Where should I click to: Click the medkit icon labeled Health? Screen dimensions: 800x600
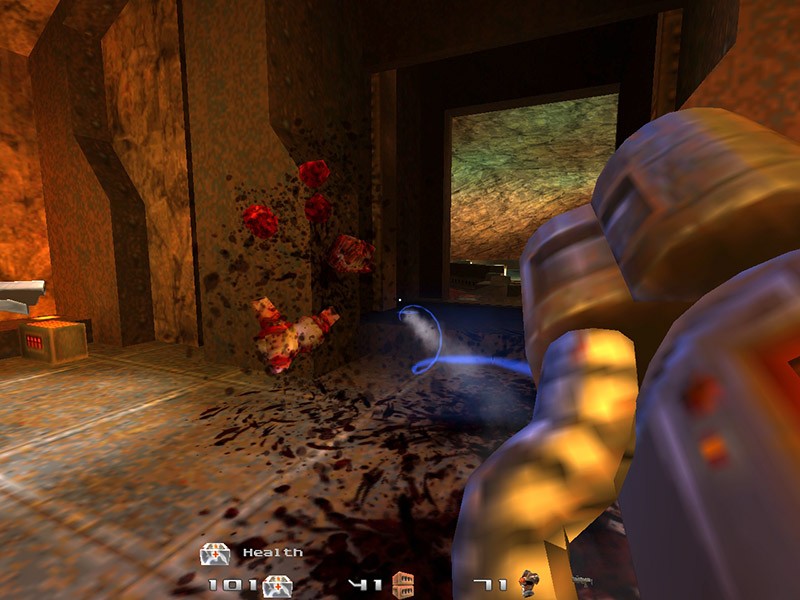pos(215,553)
